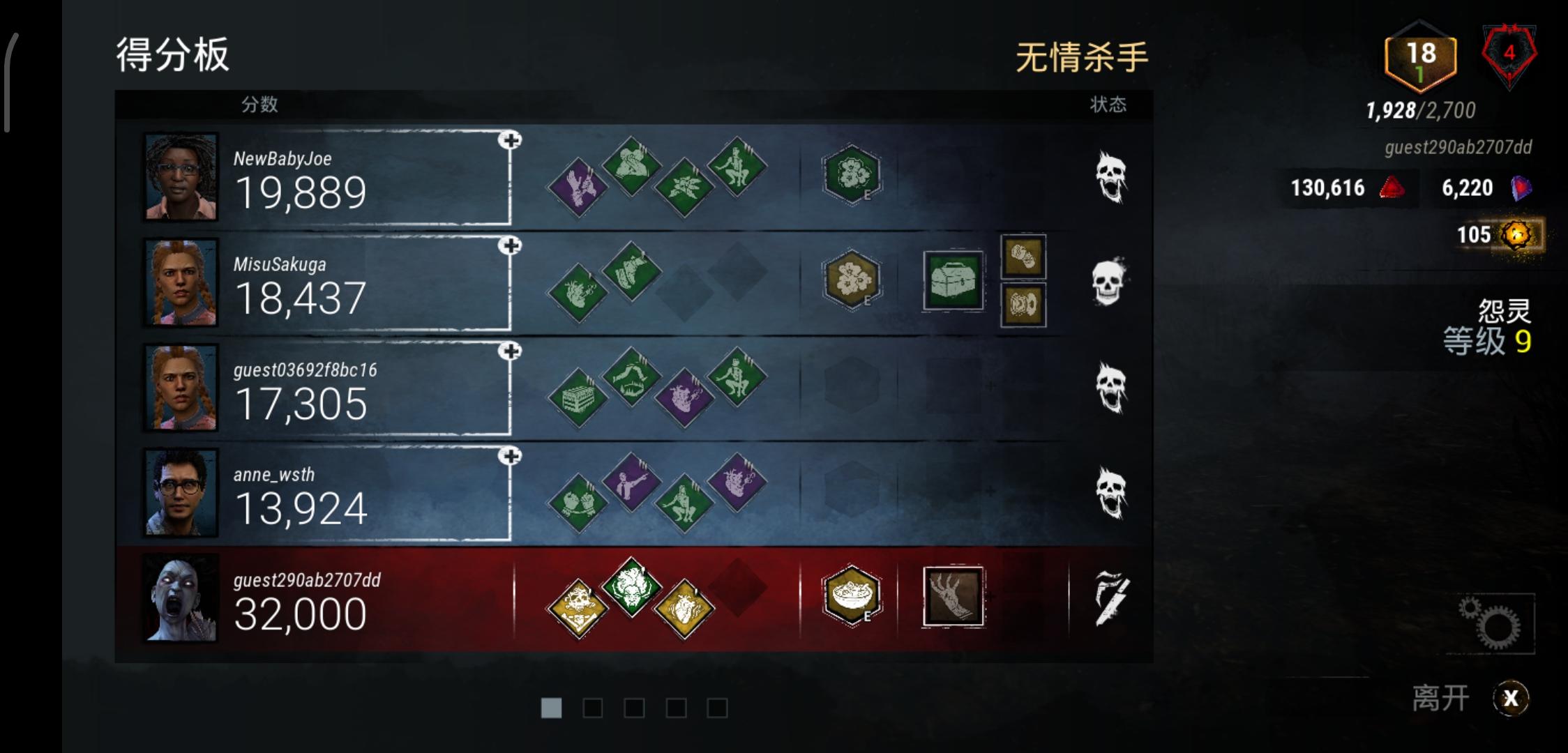Click anne_wsth's character portrait
1568x753 pixels.
pyautogui.click(x=180, y=493)
